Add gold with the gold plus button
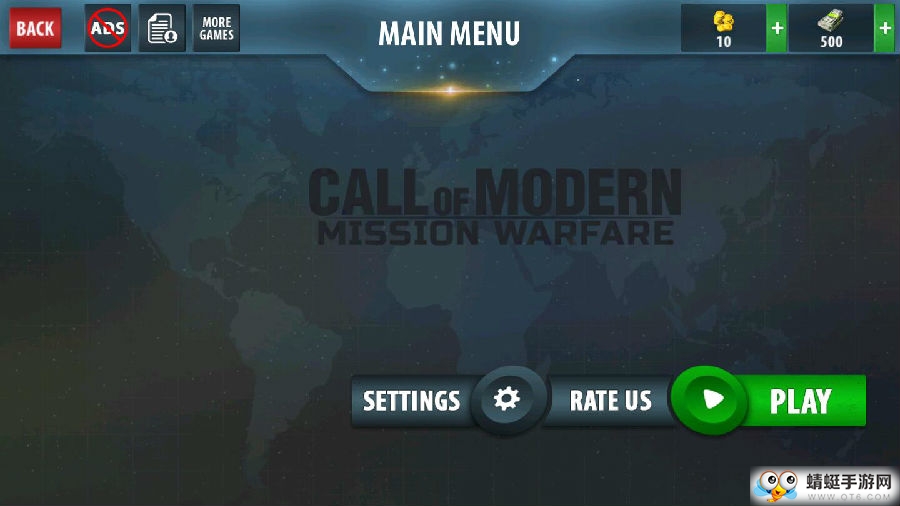900x506 pixels. (776, 28)
